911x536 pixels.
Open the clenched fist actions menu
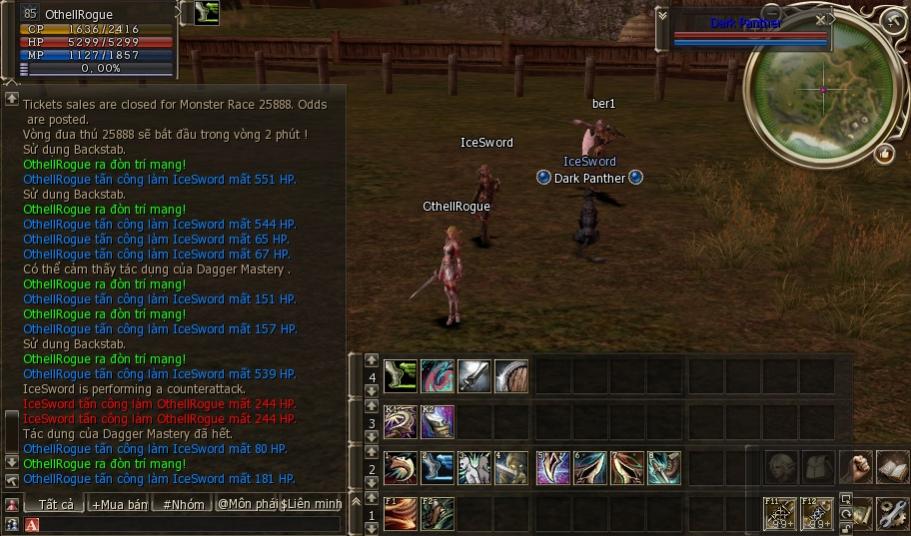coord(856,467)
